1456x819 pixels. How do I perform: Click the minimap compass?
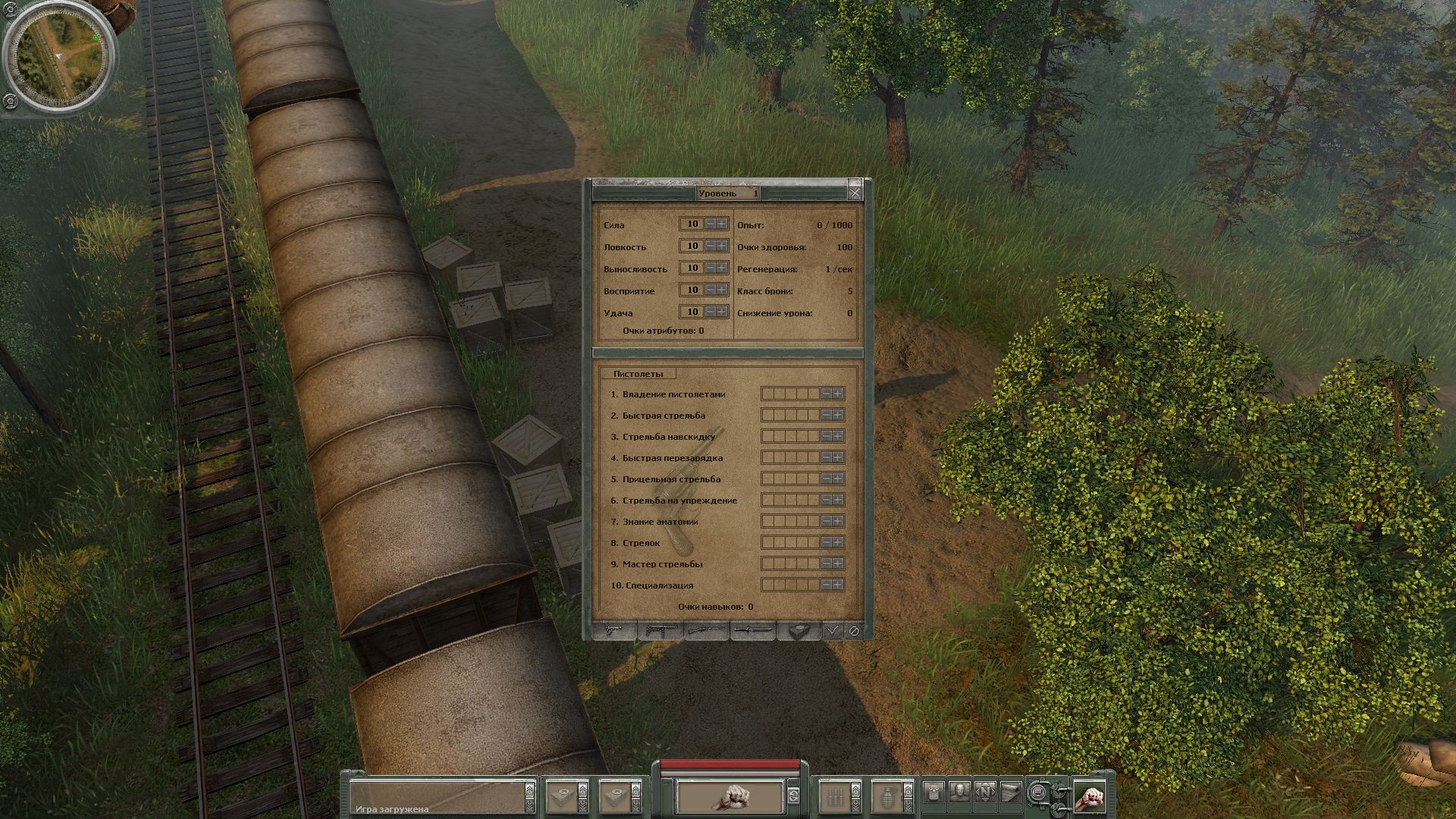coord(59,58)
